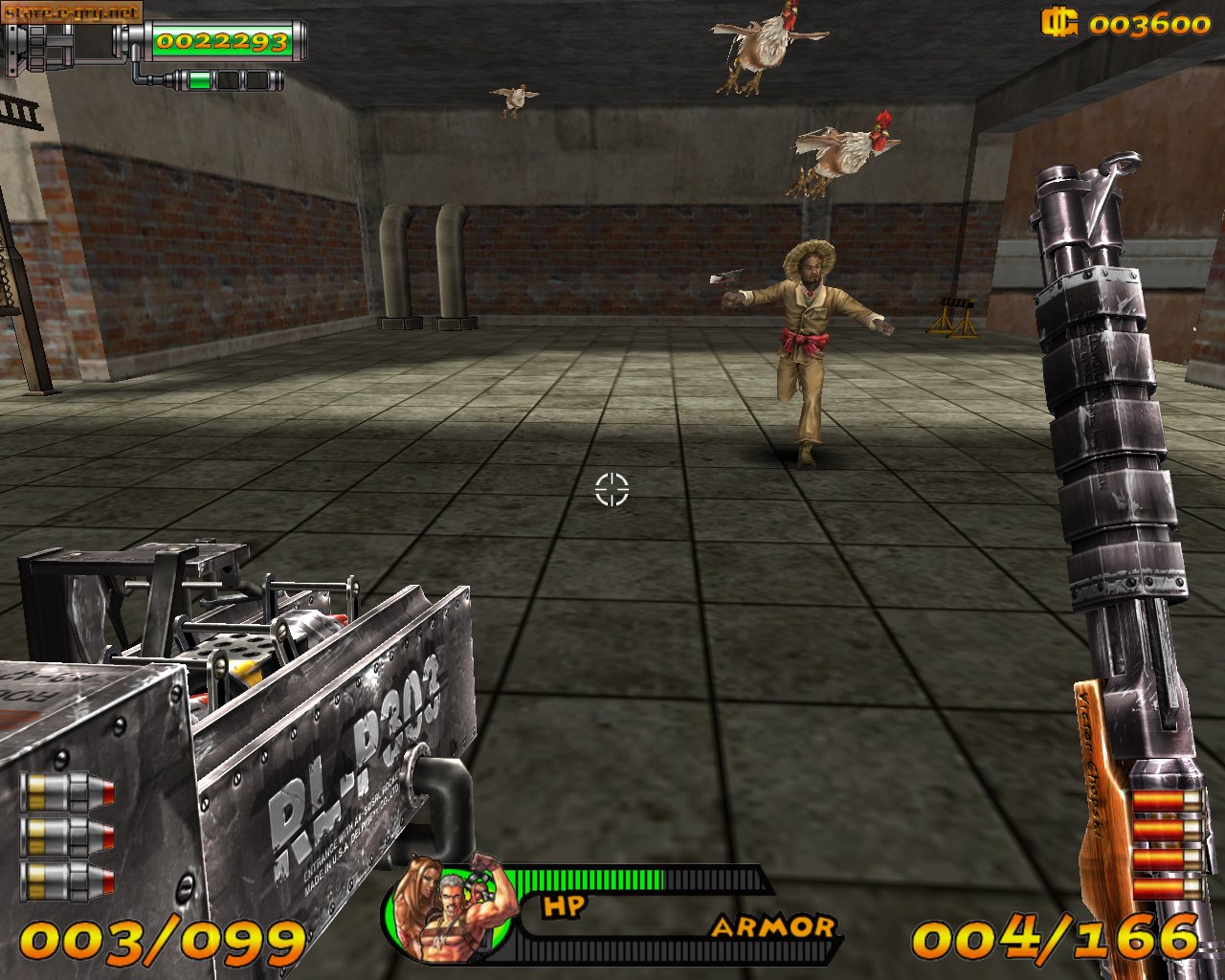Select the rocket ammo icon stack

[x=67, y=836]
